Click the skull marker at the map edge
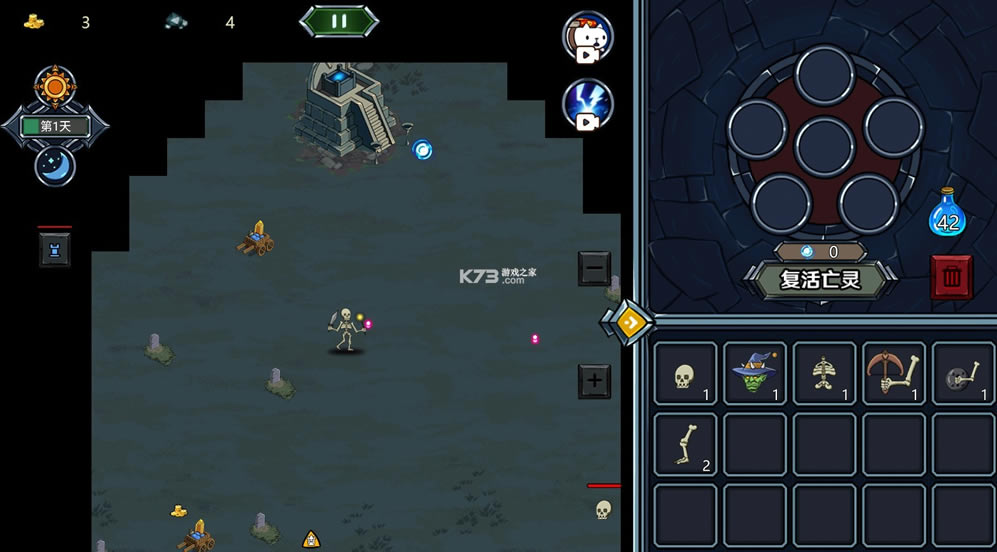 (x=603, y=510)
